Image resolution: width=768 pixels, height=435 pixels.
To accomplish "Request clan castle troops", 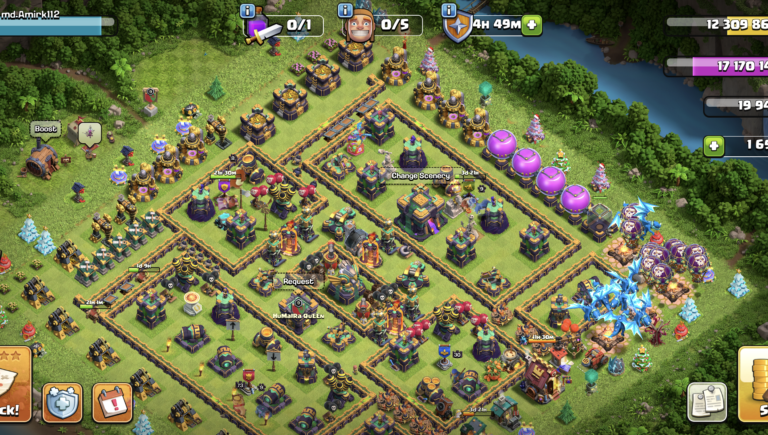I will tap(296, 281).
